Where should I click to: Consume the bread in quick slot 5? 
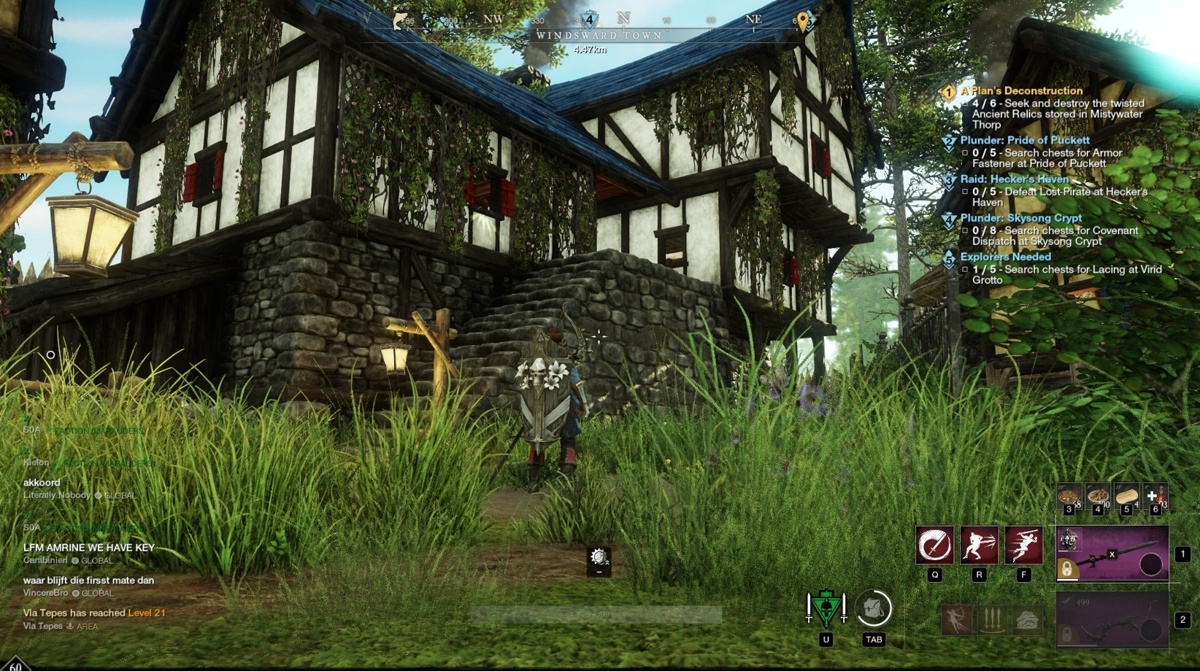coord(1126,496)
